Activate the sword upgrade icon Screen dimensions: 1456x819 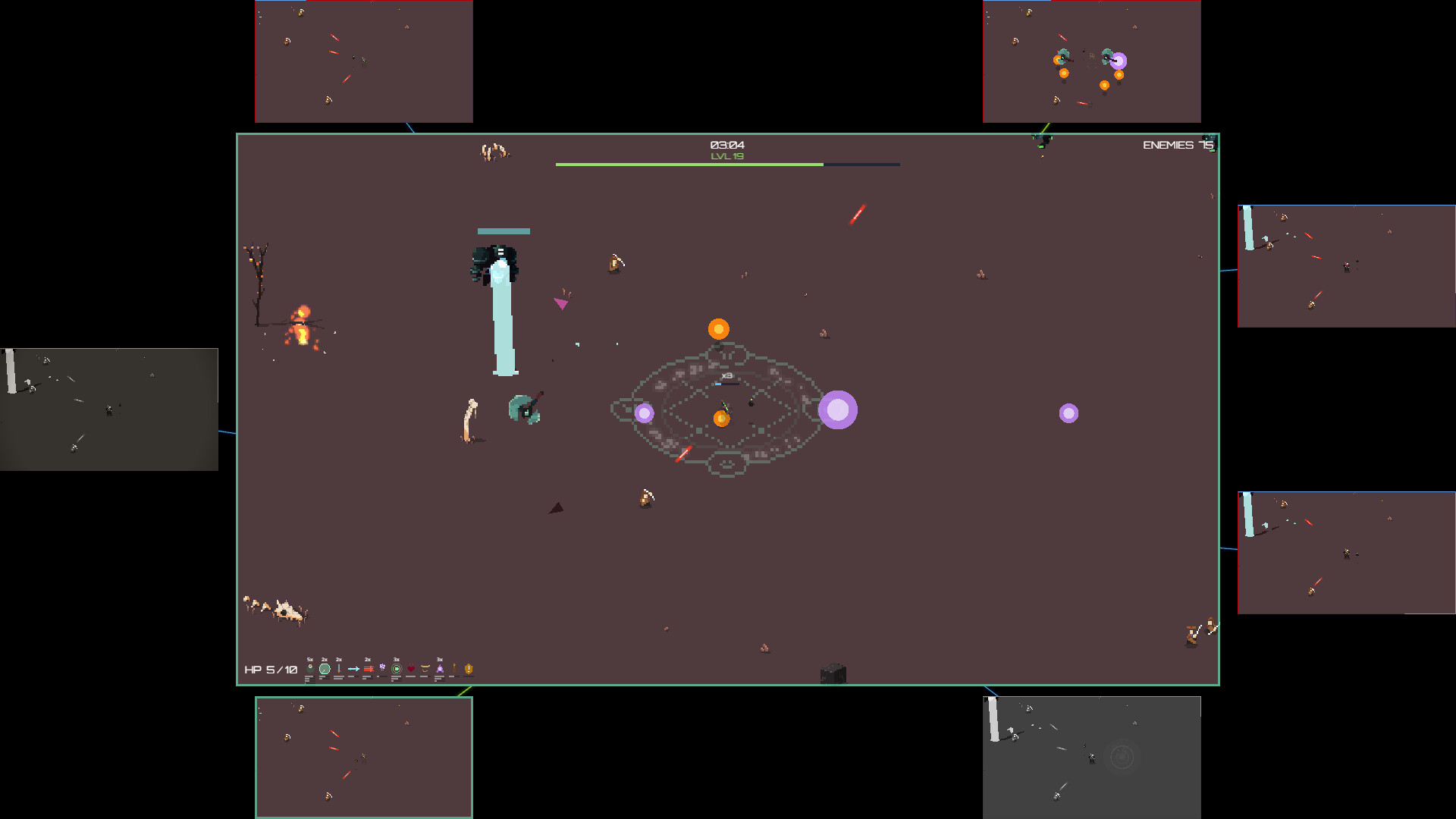338,669
